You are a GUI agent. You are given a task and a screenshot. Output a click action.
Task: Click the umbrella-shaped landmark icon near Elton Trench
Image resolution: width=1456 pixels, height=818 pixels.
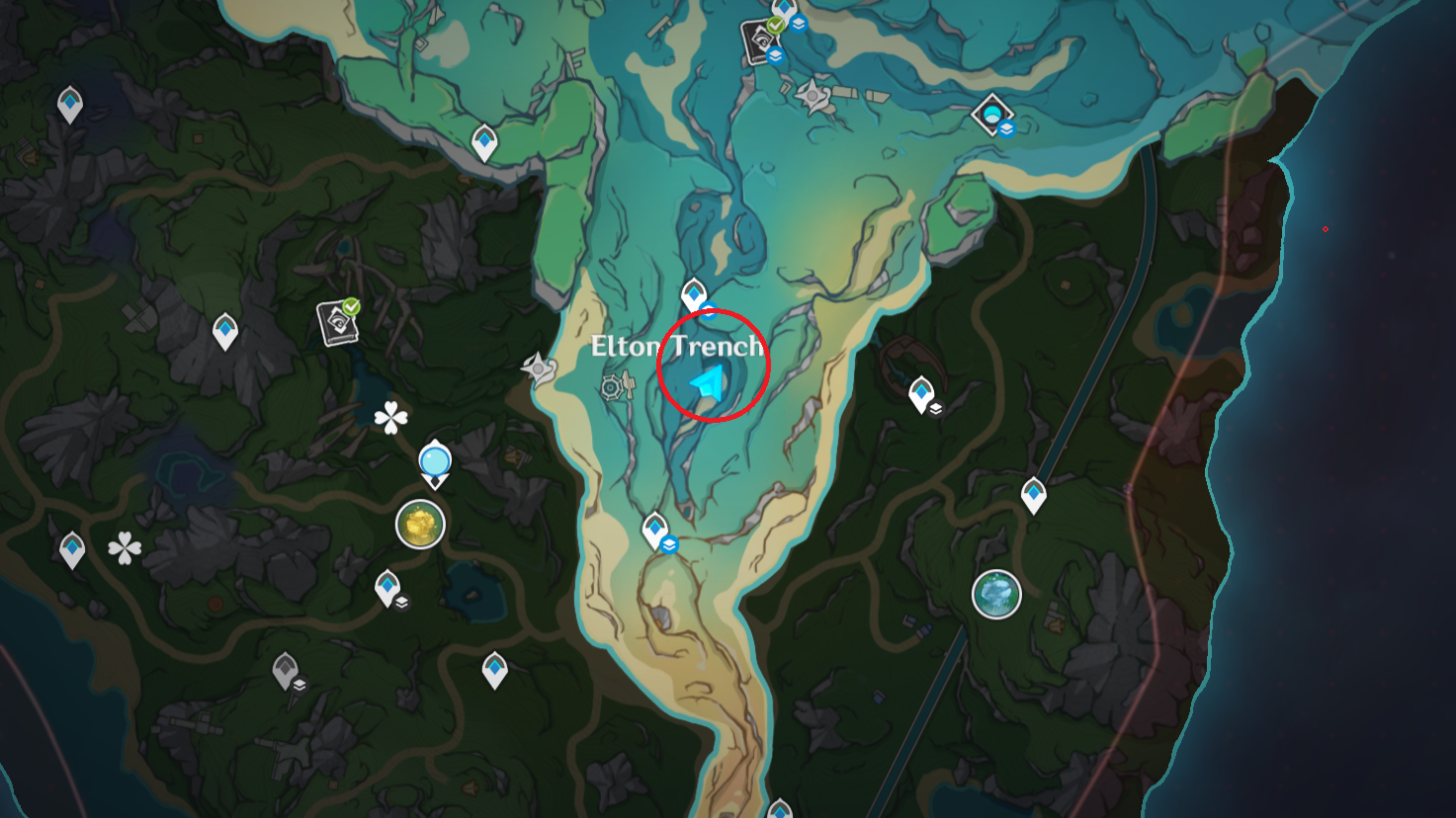pos(611,385)
